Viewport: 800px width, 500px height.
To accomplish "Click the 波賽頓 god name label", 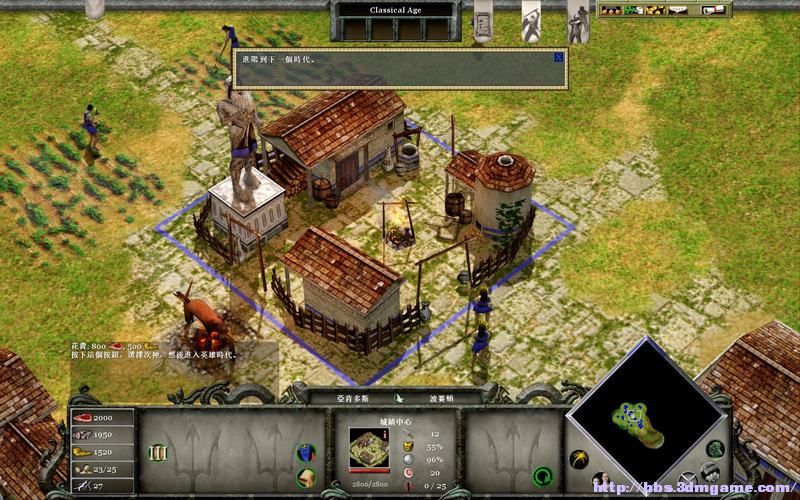I will 444,397.
